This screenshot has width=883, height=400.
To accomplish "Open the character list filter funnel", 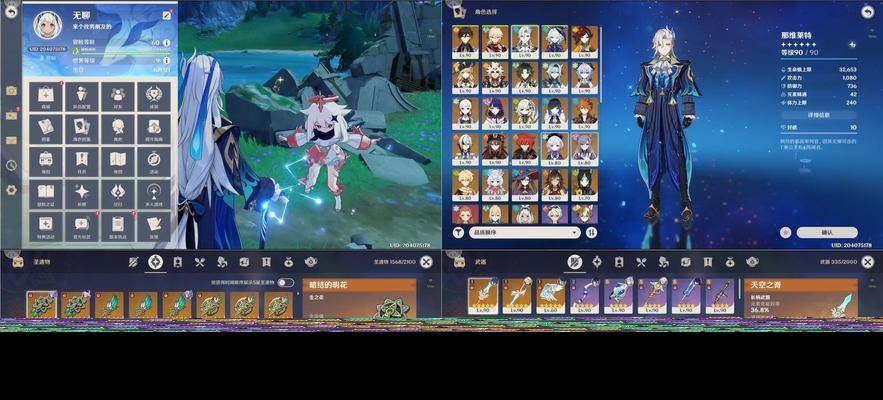I will coord(458,232).
